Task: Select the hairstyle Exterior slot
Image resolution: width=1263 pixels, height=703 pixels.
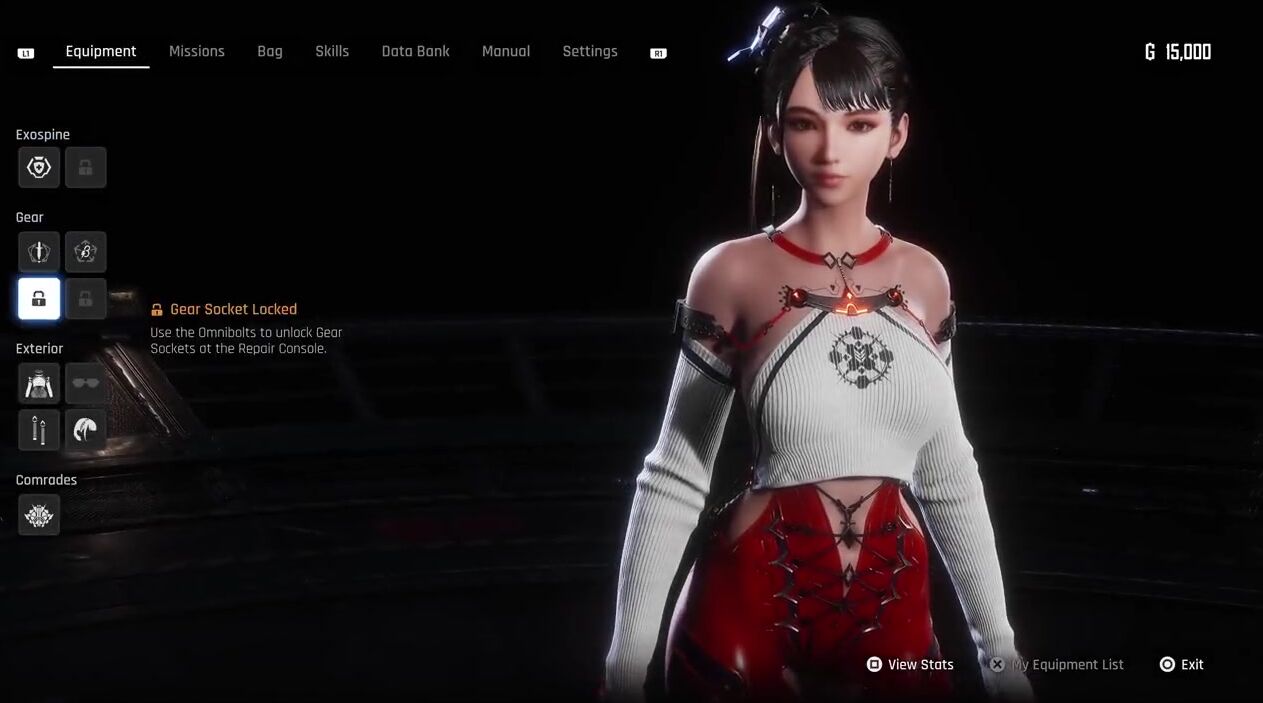Action: click(86, 430)
